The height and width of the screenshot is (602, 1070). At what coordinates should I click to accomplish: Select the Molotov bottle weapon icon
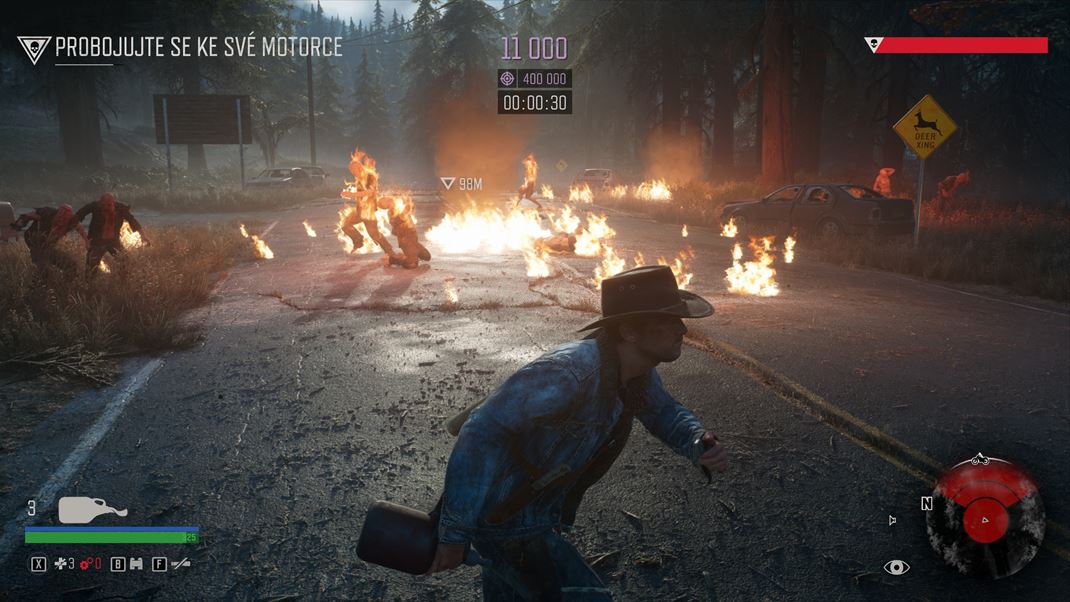coord(92,510)
